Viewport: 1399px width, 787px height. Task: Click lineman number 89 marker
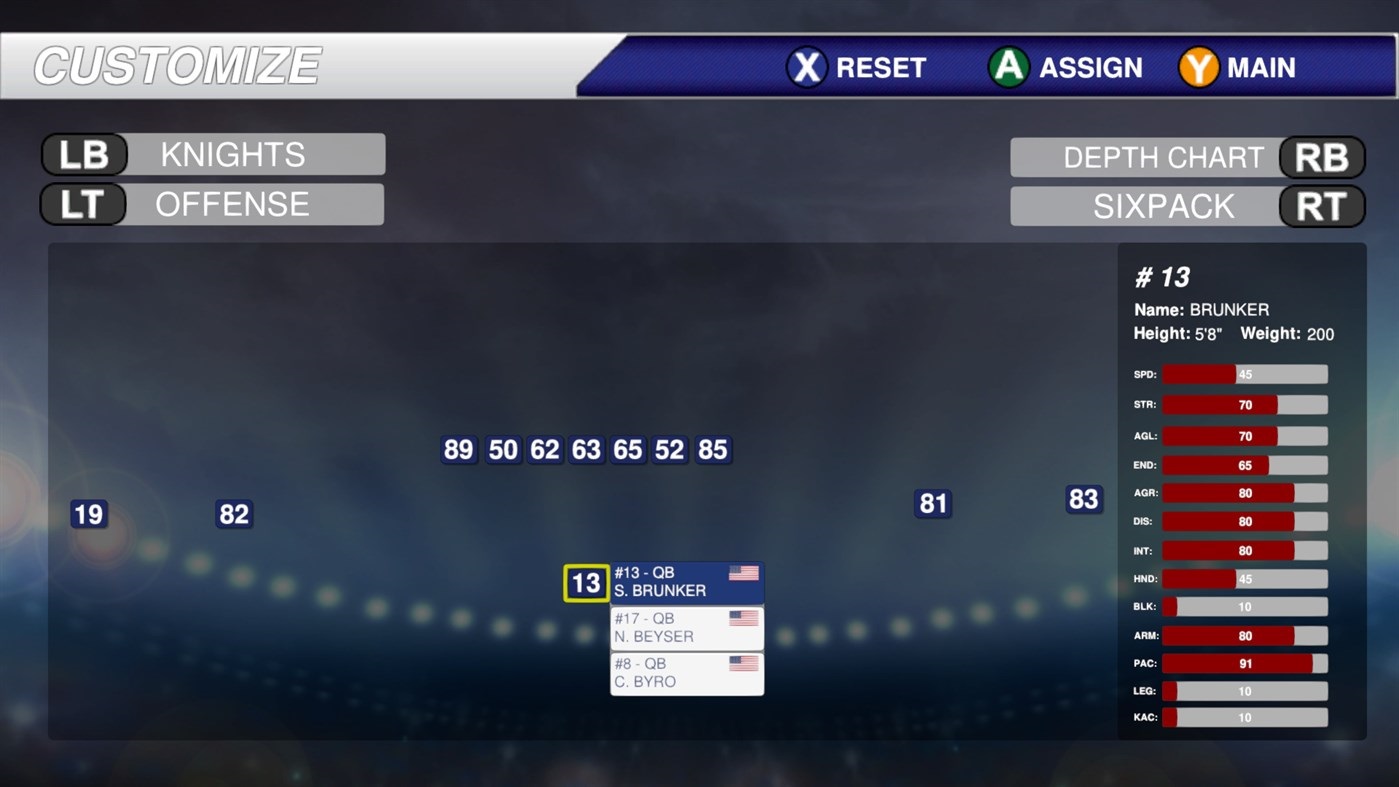click(x=458, y=450)
